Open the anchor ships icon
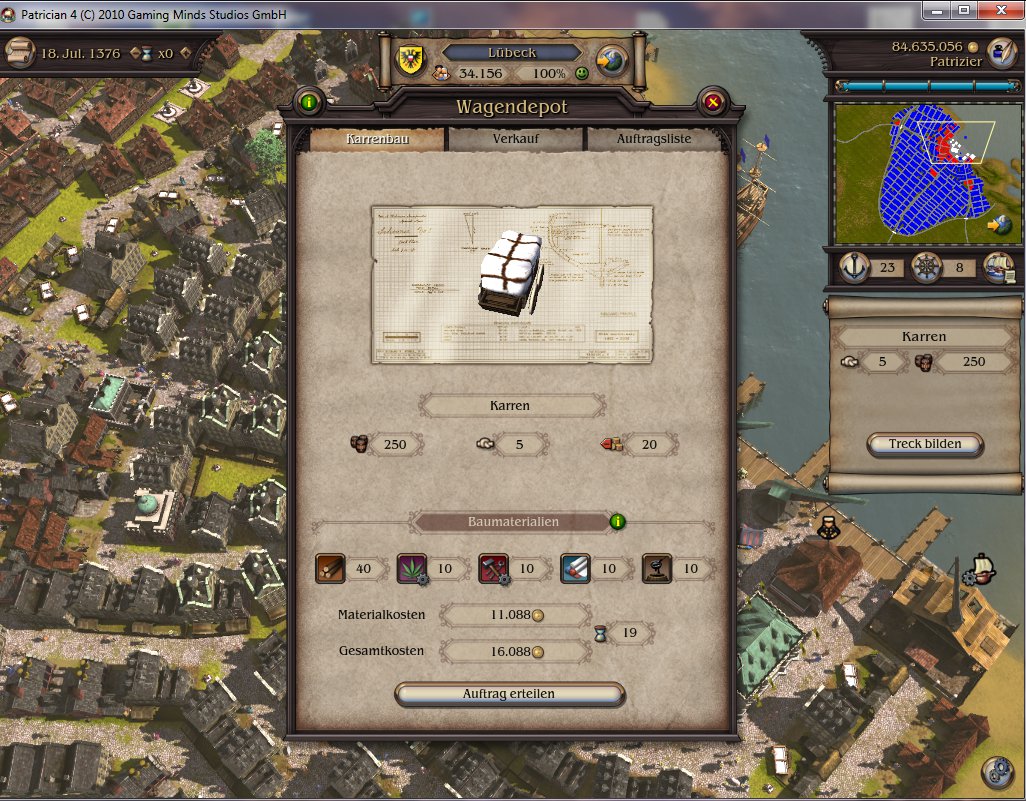 (x=853, y=268)
